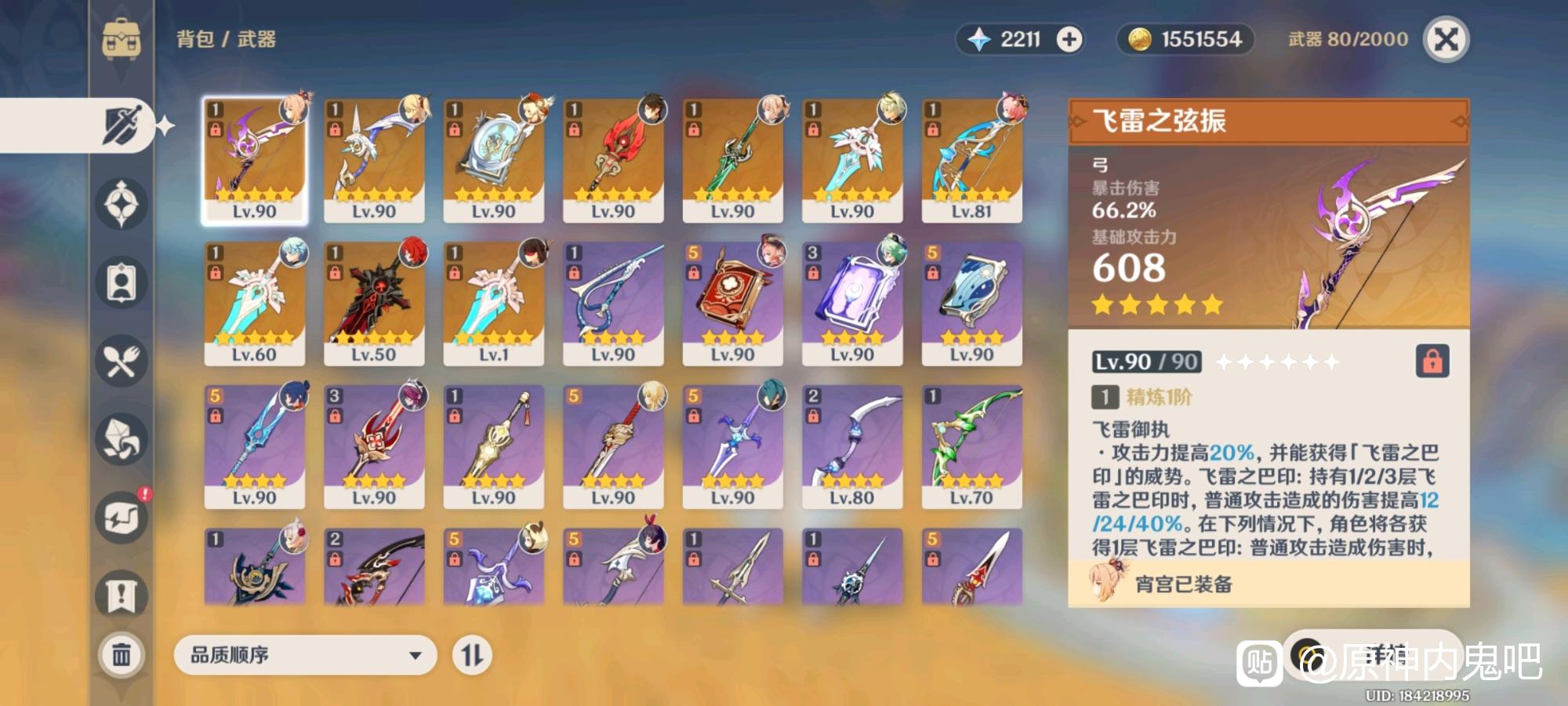This screenshot has width=1568, height=706.
Task: Select the Lv.81 five-star blue bow
Action: click(971, 160)
